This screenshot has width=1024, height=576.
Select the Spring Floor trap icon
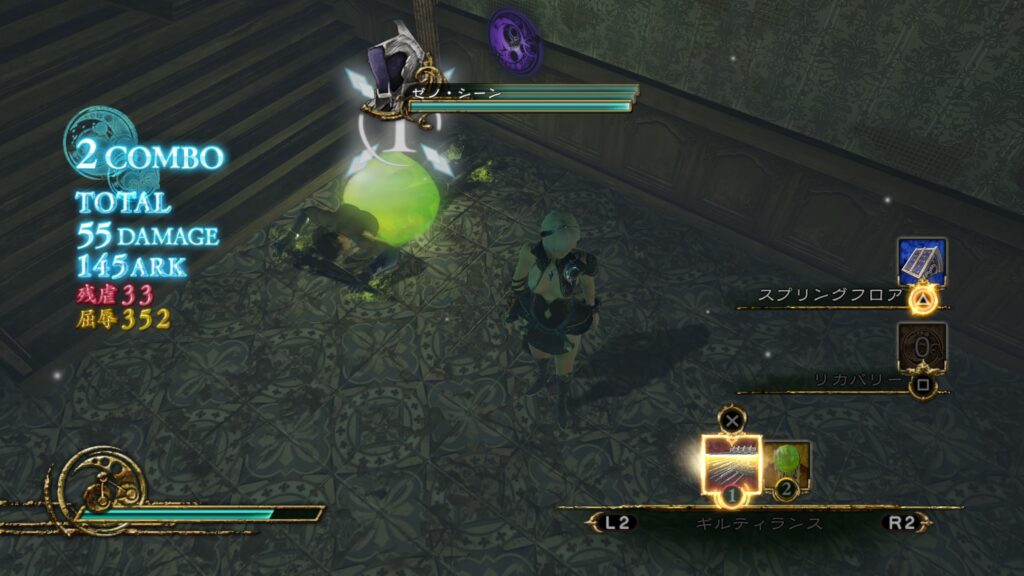point(921,262)
